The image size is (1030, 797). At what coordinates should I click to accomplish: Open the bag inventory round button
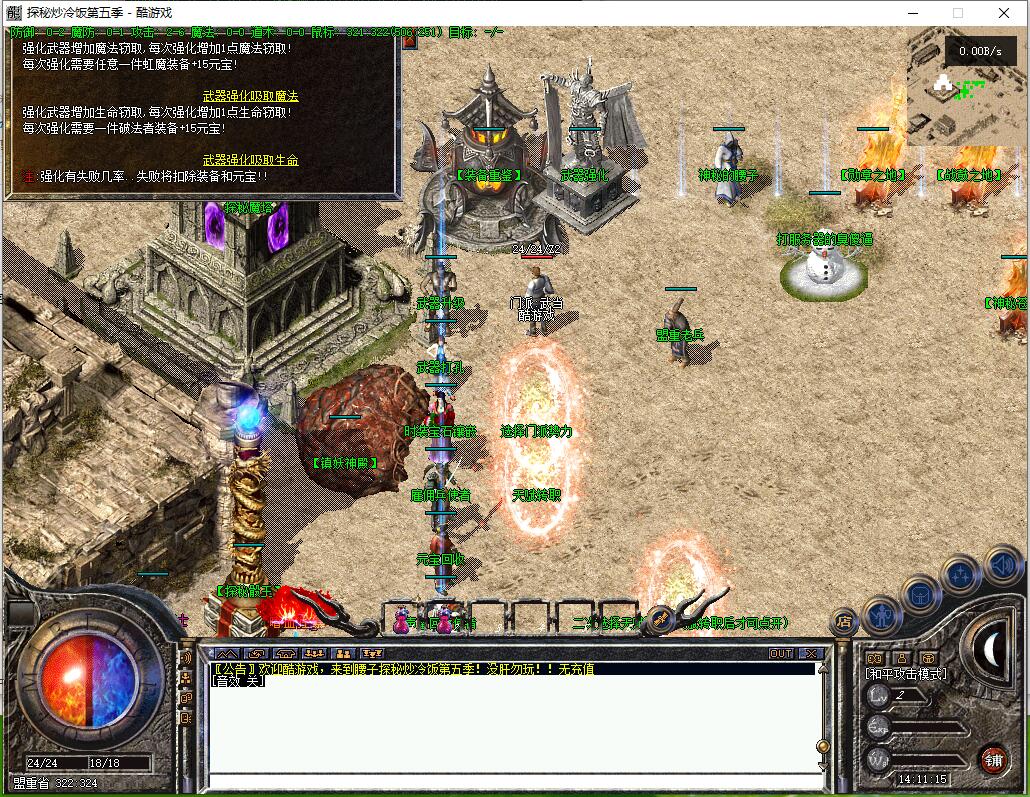click(920, 593)
